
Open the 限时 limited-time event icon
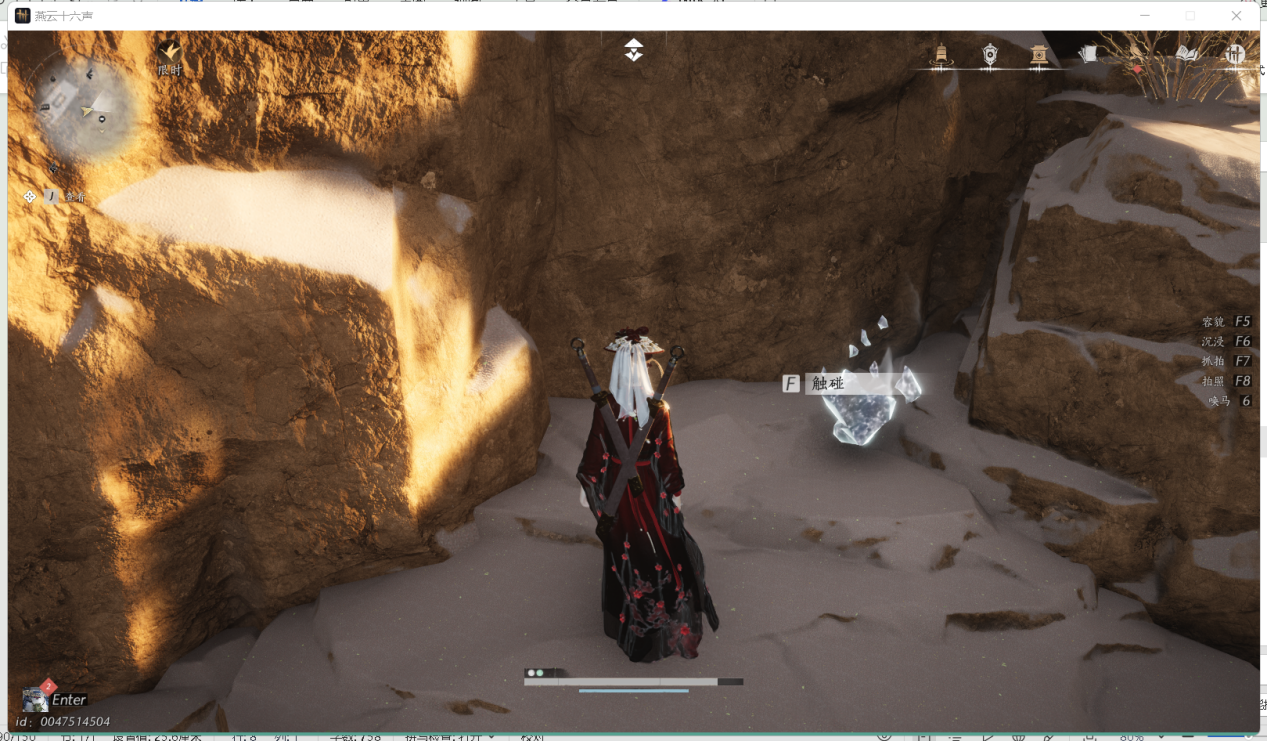point(170,57)
